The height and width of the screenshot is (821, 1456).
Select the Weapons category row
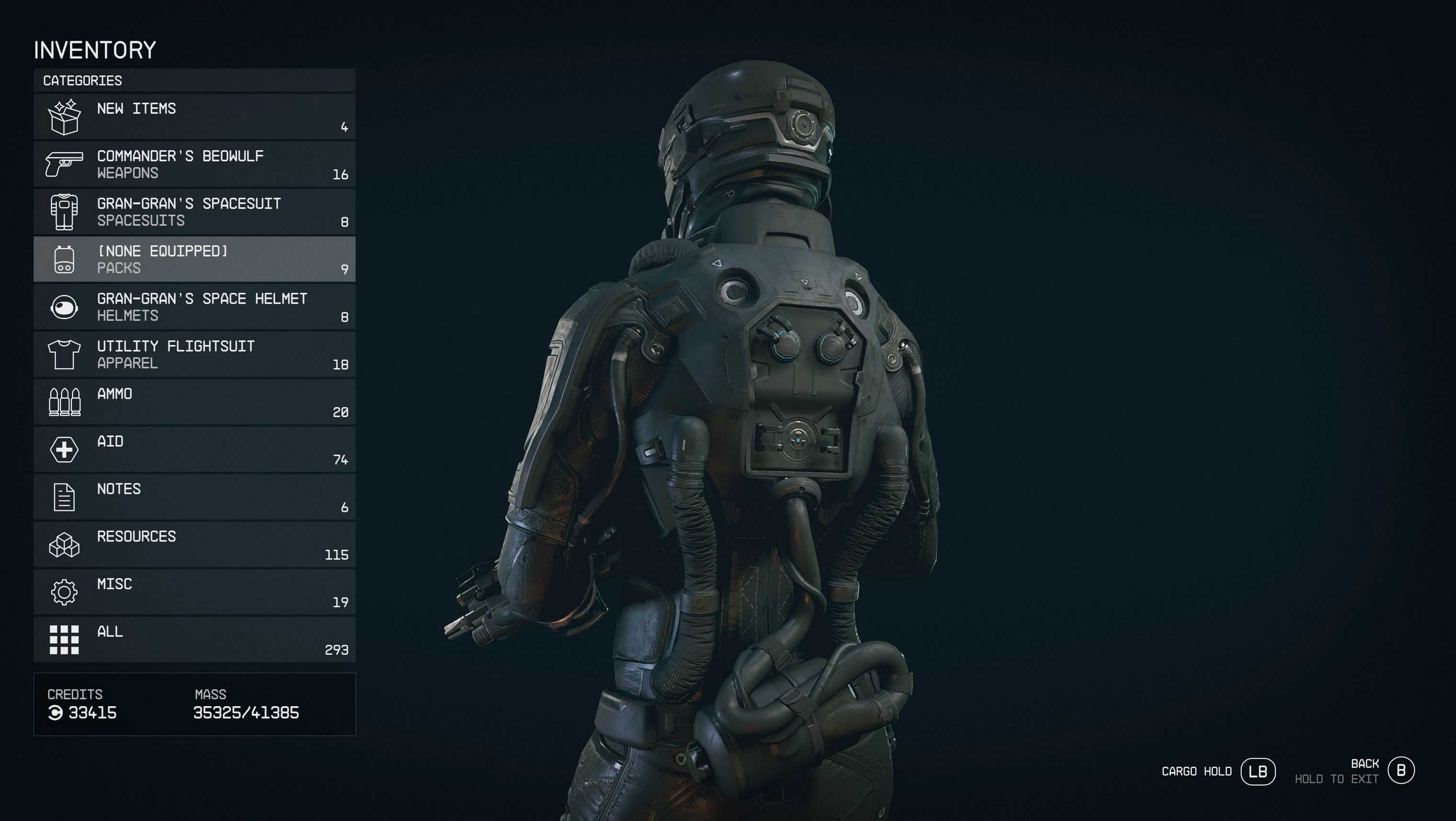(194, 165)
